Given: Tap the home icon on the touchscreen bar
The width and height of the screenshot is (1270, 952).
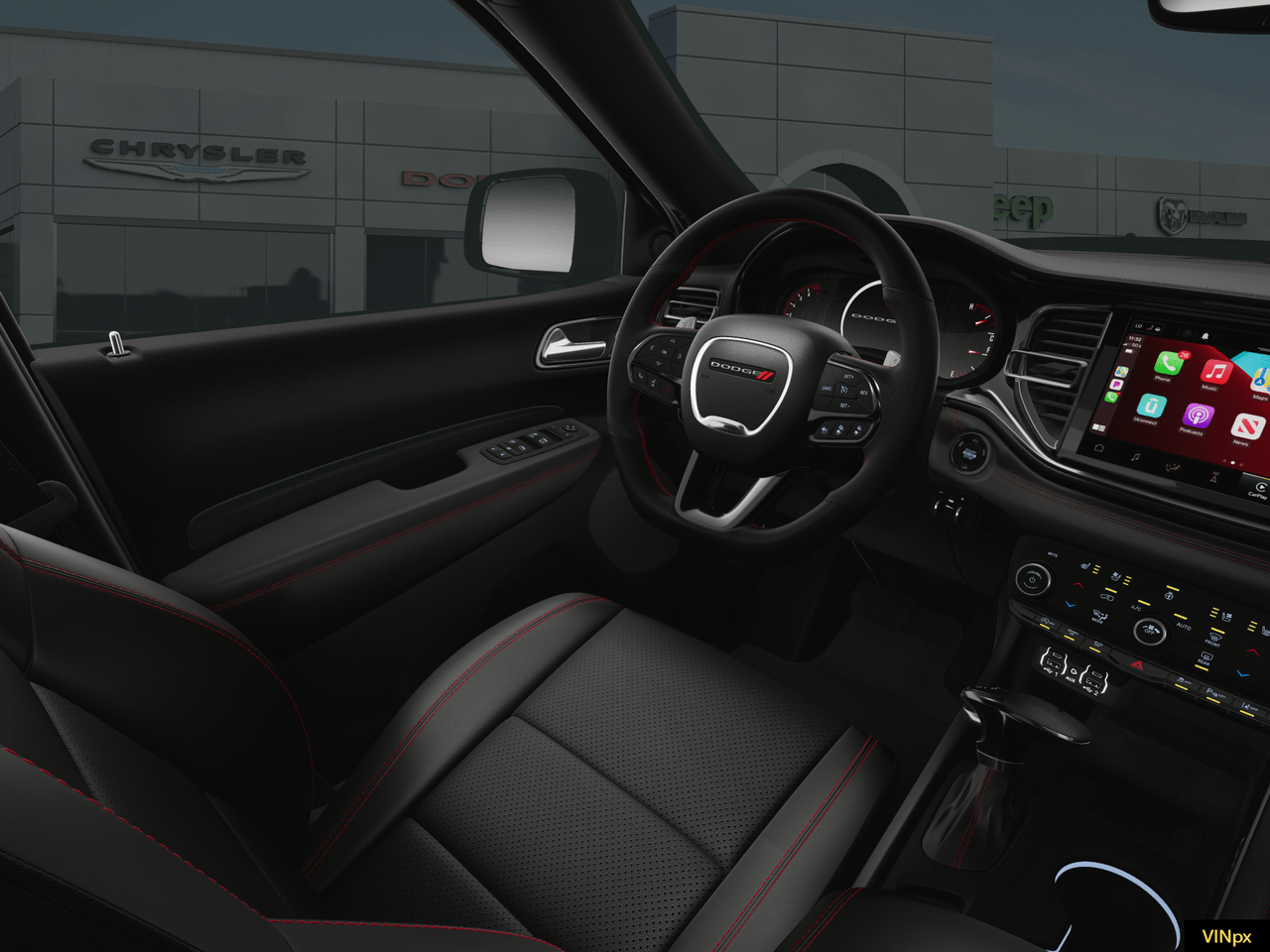Looking at the screenshot, I should tap(1099, 447).
